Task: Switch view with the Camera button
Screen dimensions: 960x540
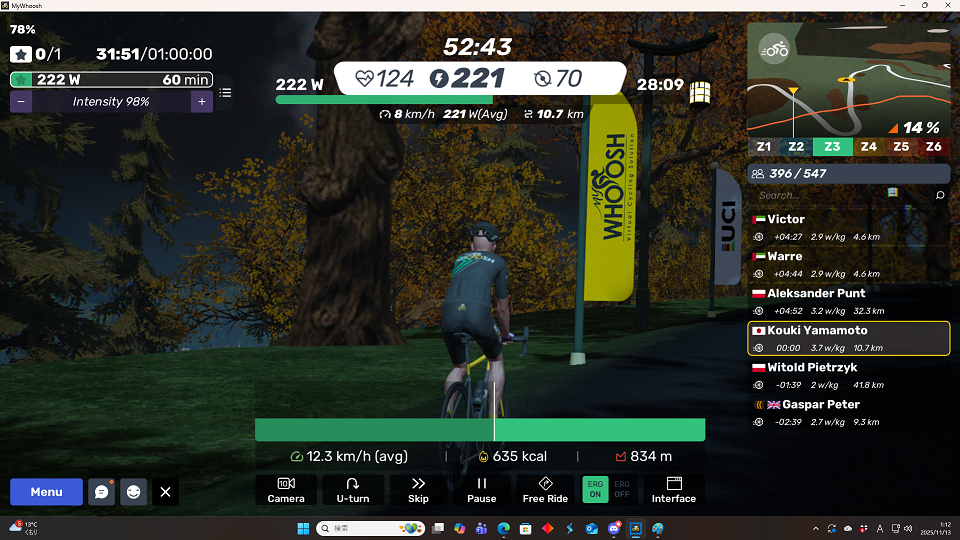Action: 286,489
